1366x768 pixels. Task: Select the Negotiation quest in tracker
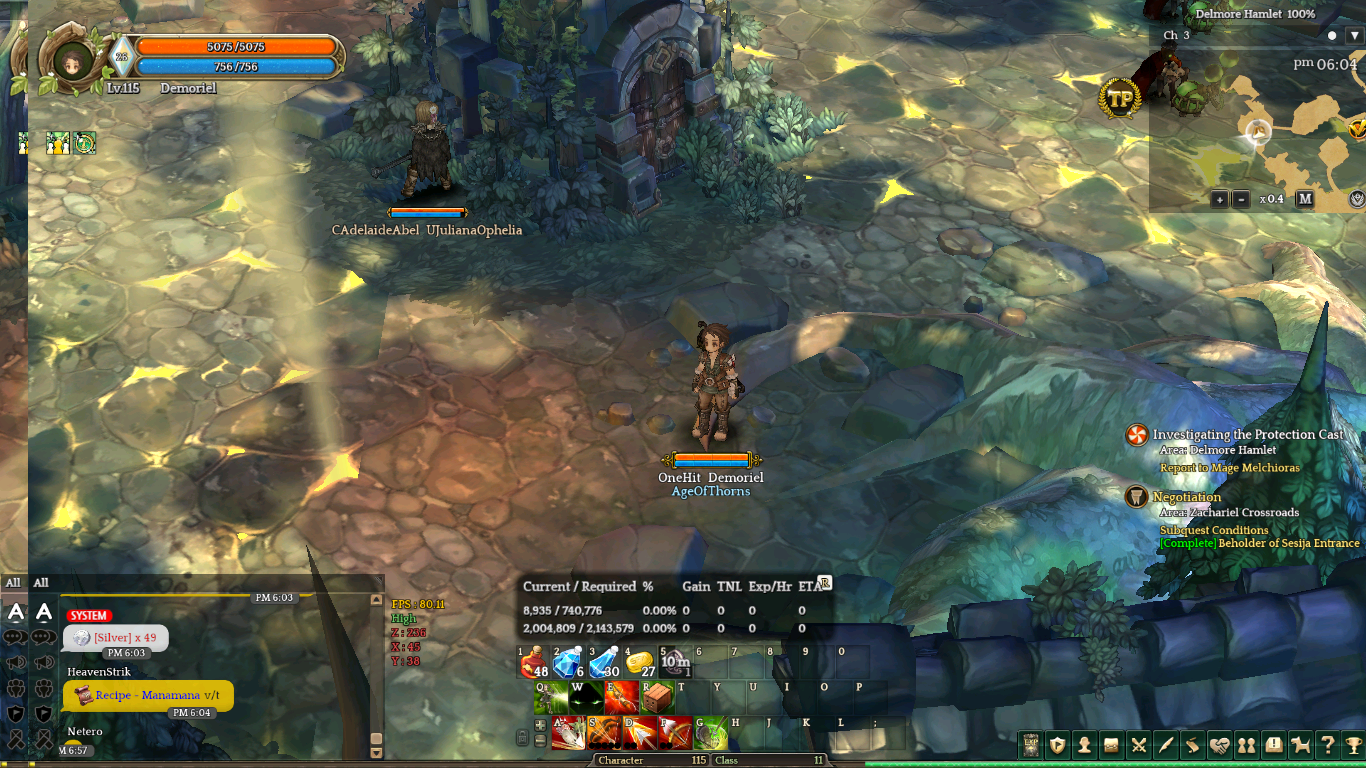pyautogui.click(x=1187, y=497)
